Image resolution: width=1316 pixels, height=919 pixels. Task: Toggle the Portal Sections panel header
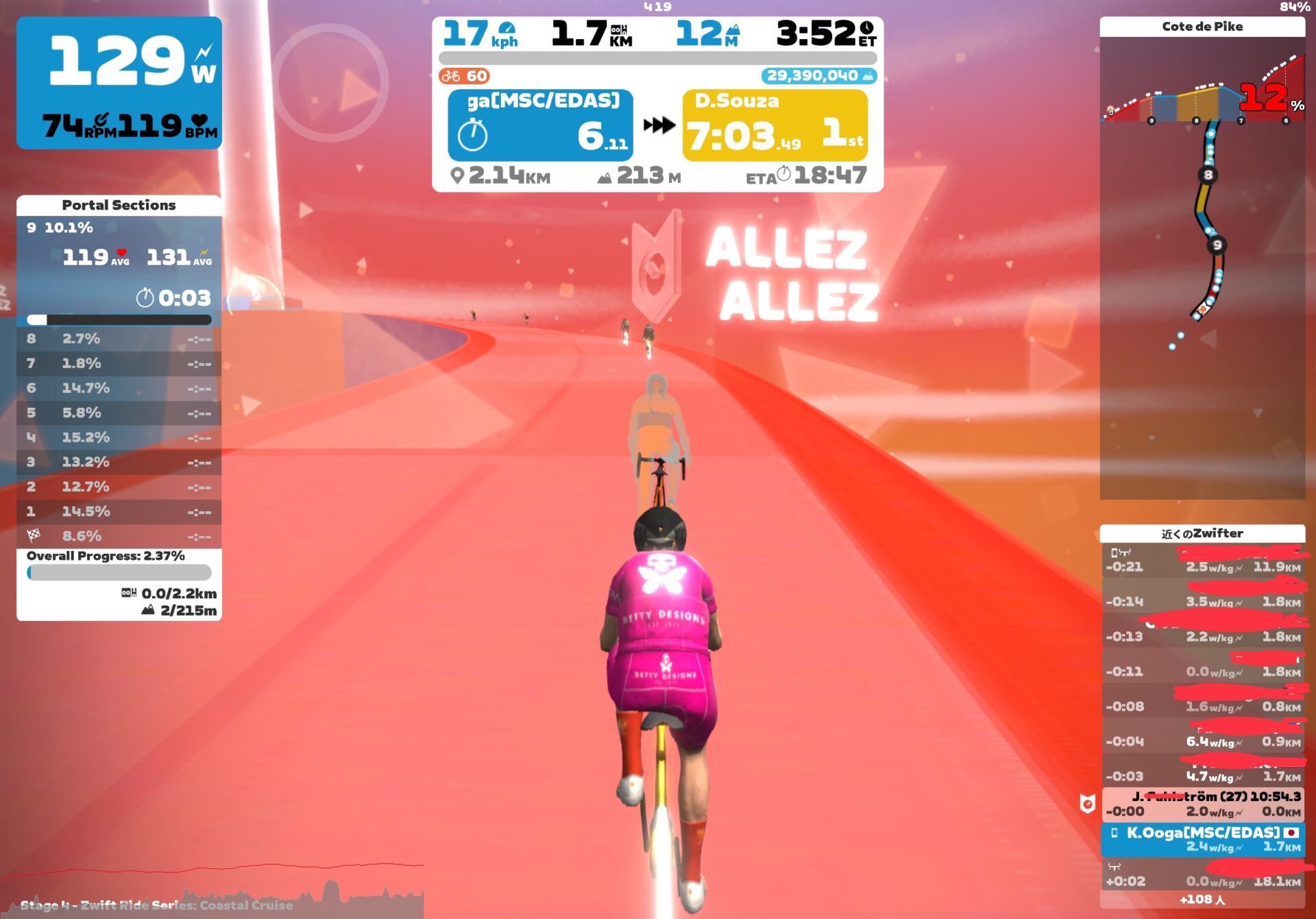[119, 204]
